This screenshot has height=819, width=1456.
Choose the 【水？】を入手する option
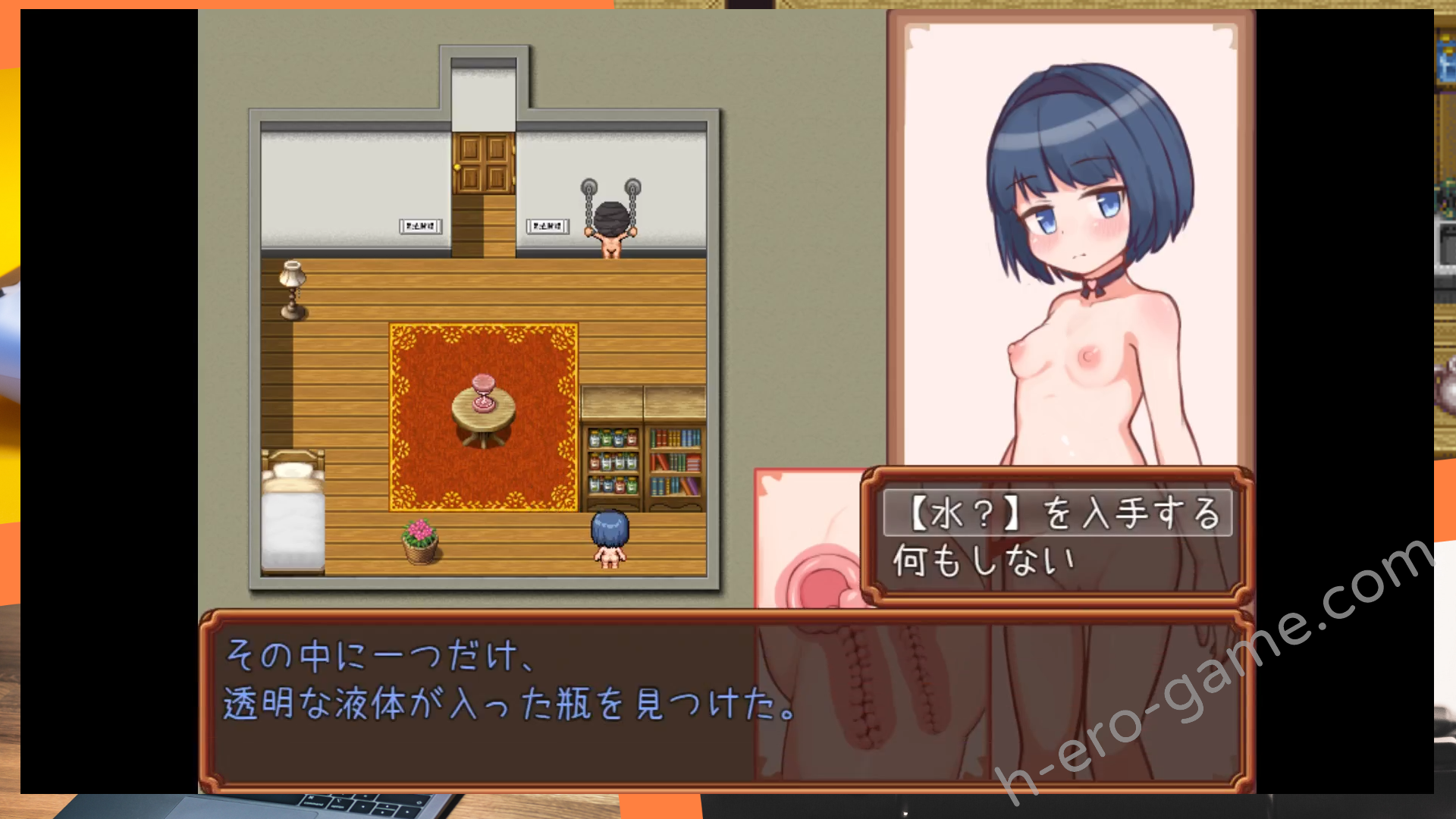1057,513
